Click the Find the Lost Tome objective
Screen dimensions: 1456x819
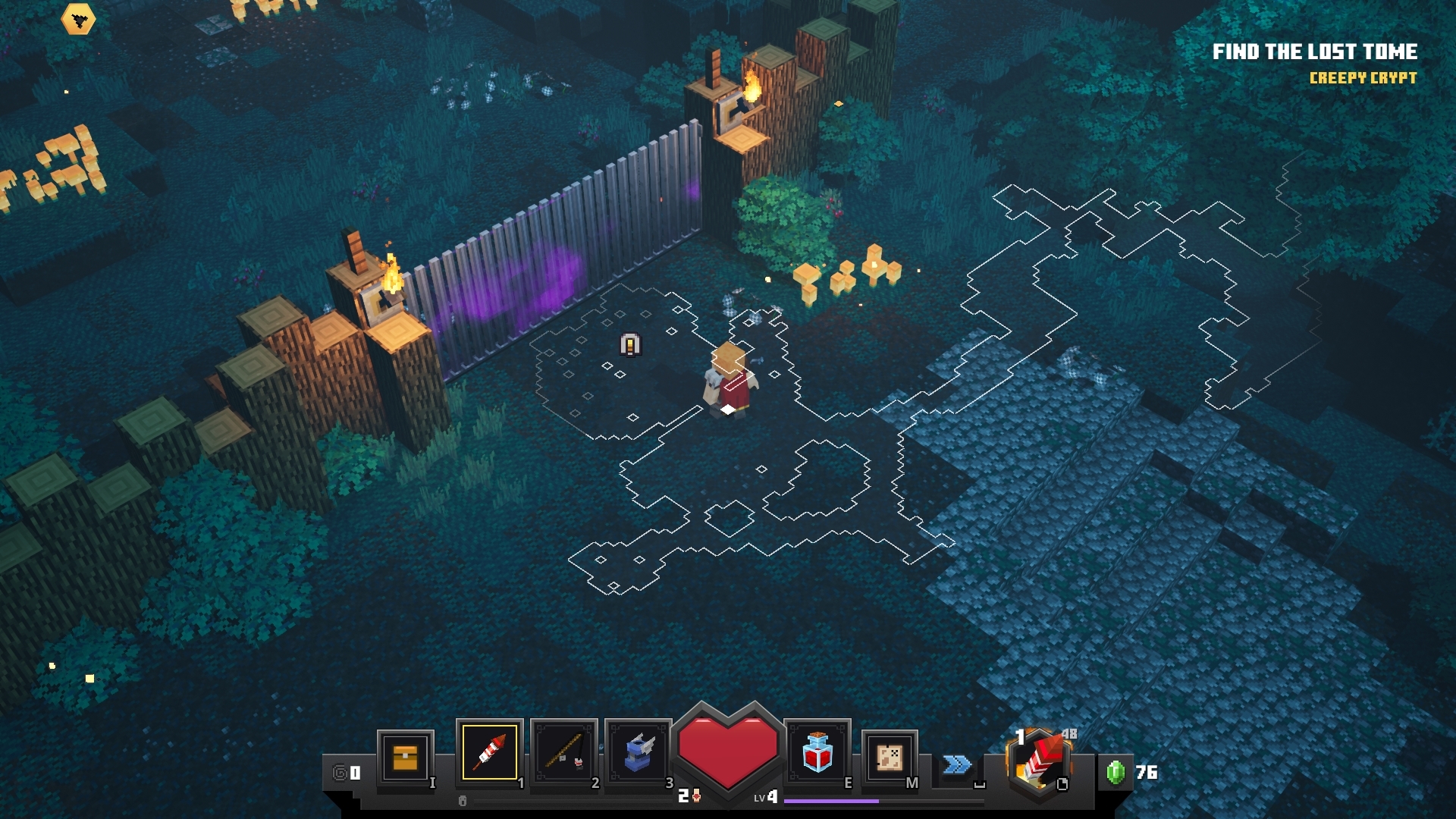point(1314,52)
